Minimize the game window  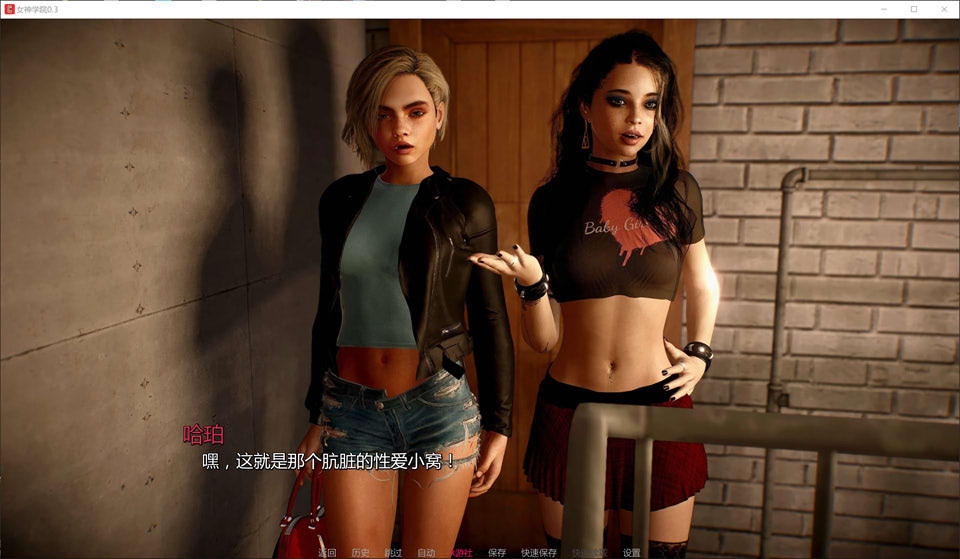coord(885,9)
